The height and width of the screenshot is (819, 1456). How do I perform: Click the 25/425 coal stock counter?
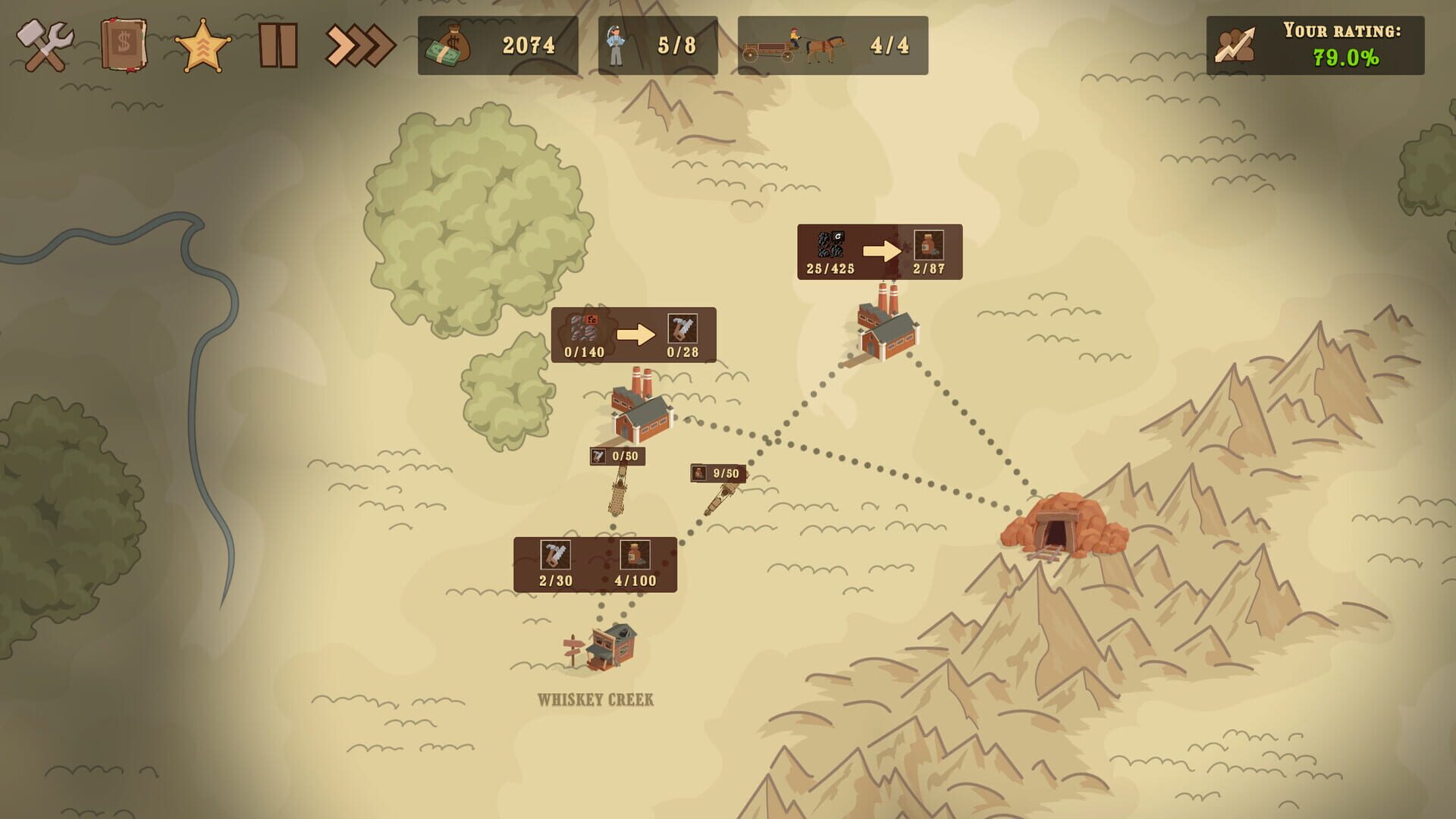829,268
